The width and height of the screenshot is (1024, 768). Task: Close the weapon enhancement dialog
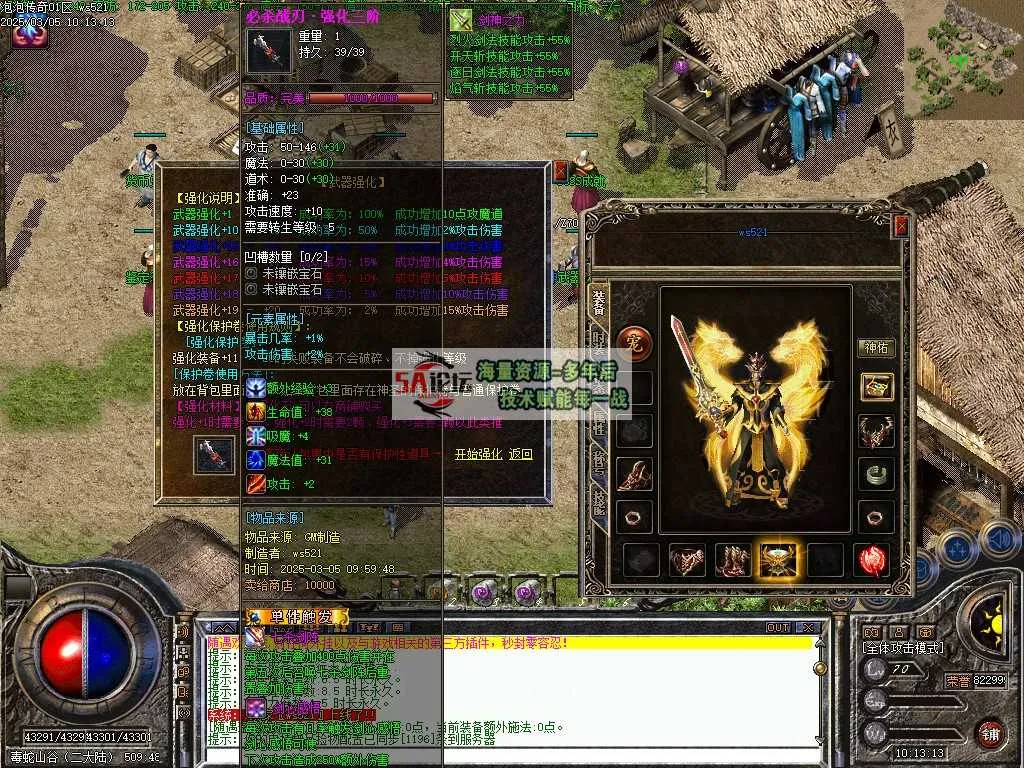coord(559,171)
